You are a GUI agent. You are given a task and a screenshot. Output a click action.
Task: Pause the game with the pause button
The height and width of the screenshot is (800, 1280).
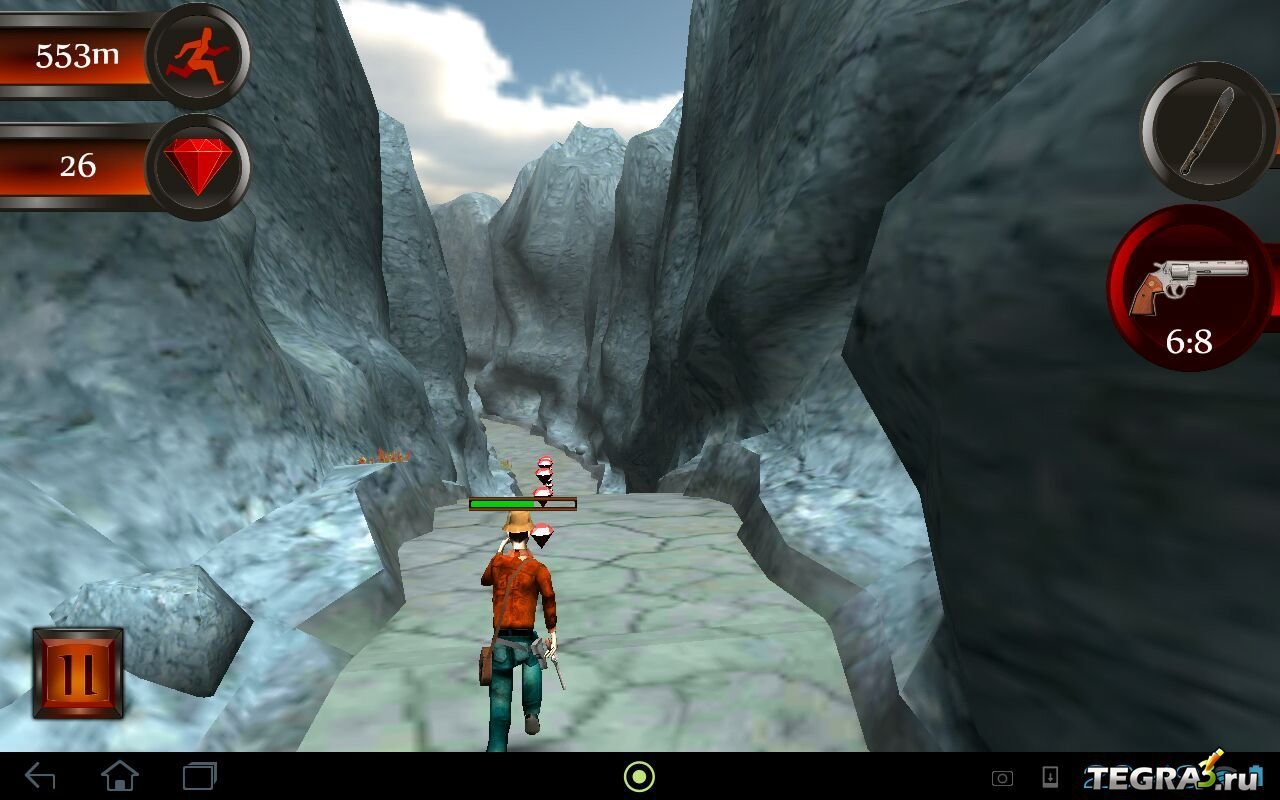[78, 673]
